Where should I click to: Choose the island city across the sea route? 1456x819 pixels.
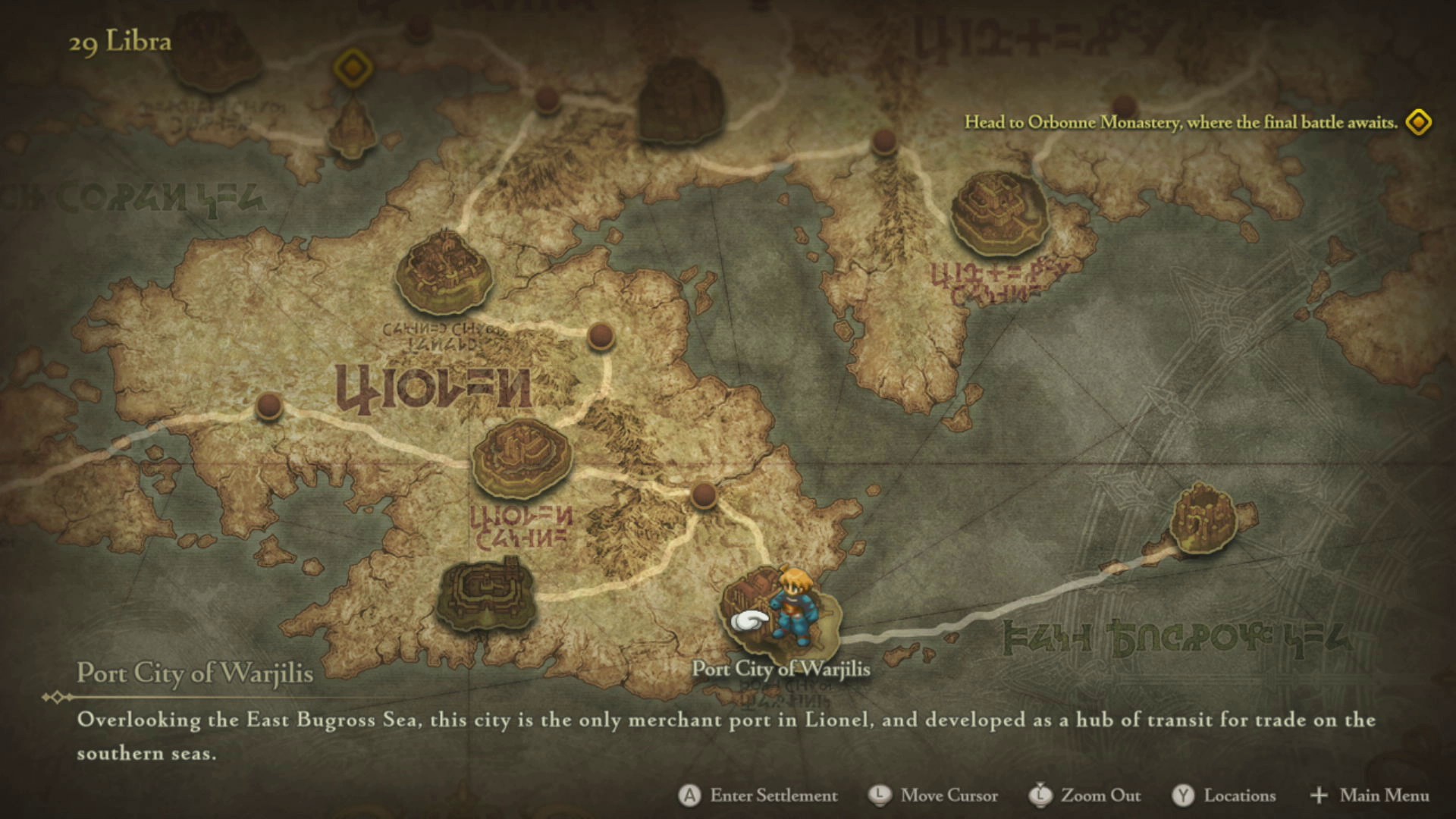[x=1203, y=520]
